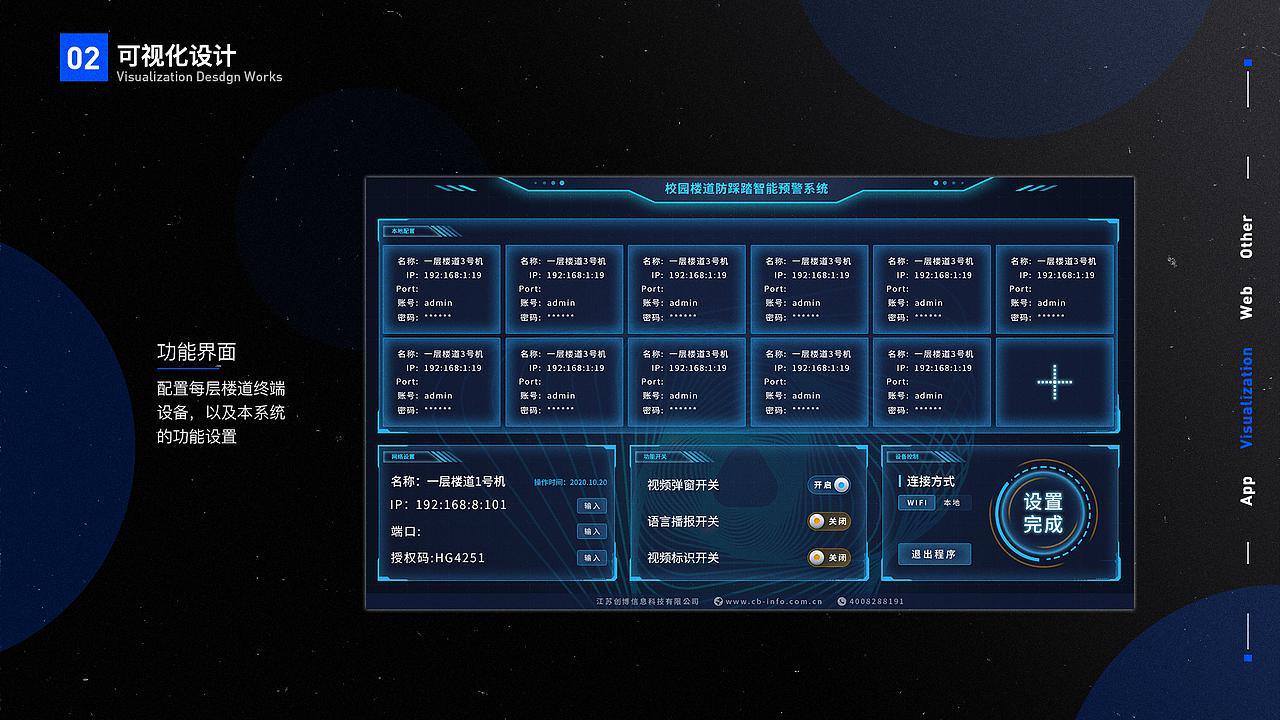Image resolution: width=1280 pixels, height=720 pixels.
Task: Turn off the 视频弹窗开关 toggle
Action: pos(831,485)
